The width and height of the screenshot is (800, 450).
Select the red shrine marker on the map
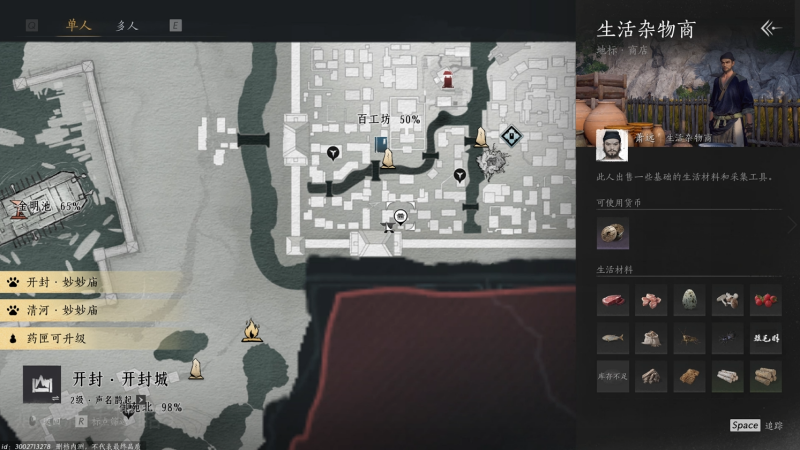click(x=450, y=77)
